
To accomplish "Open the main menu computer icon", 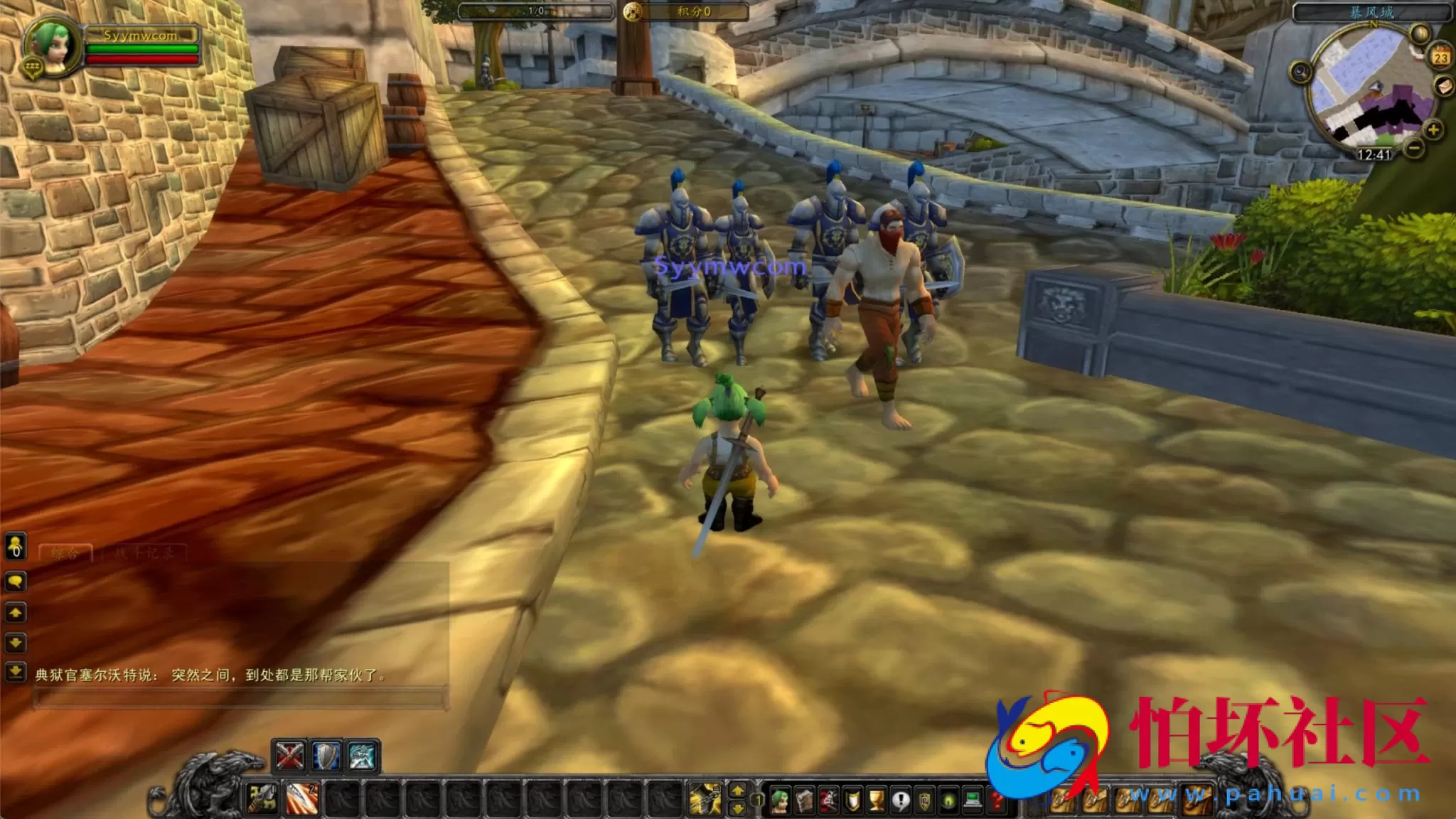I will point(971,799).
